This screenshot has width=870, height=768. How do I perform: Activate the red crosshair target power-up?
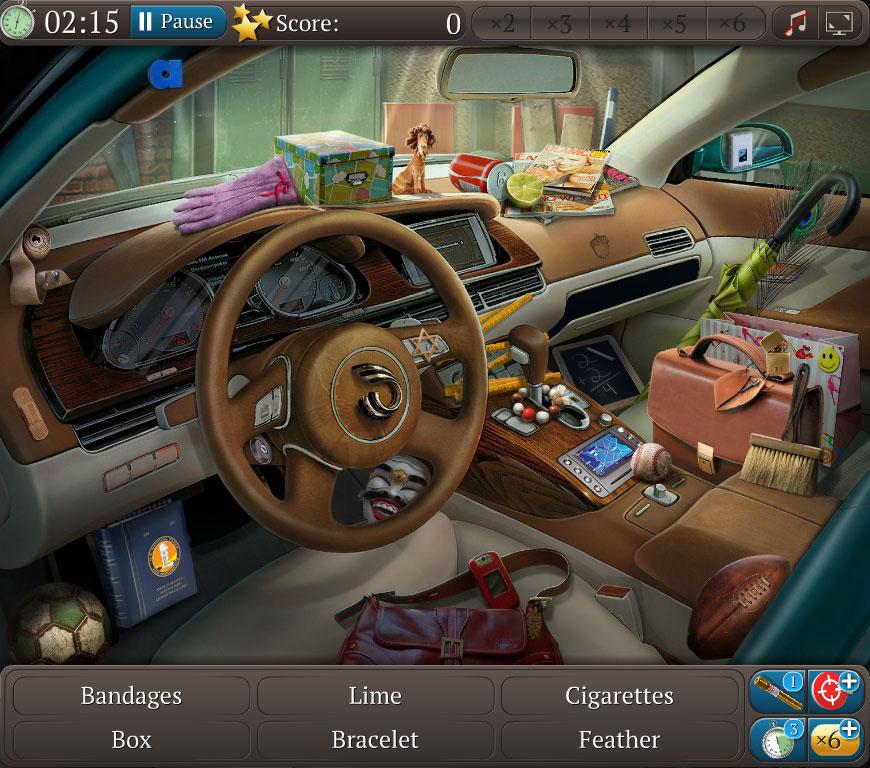click(835, 692)
